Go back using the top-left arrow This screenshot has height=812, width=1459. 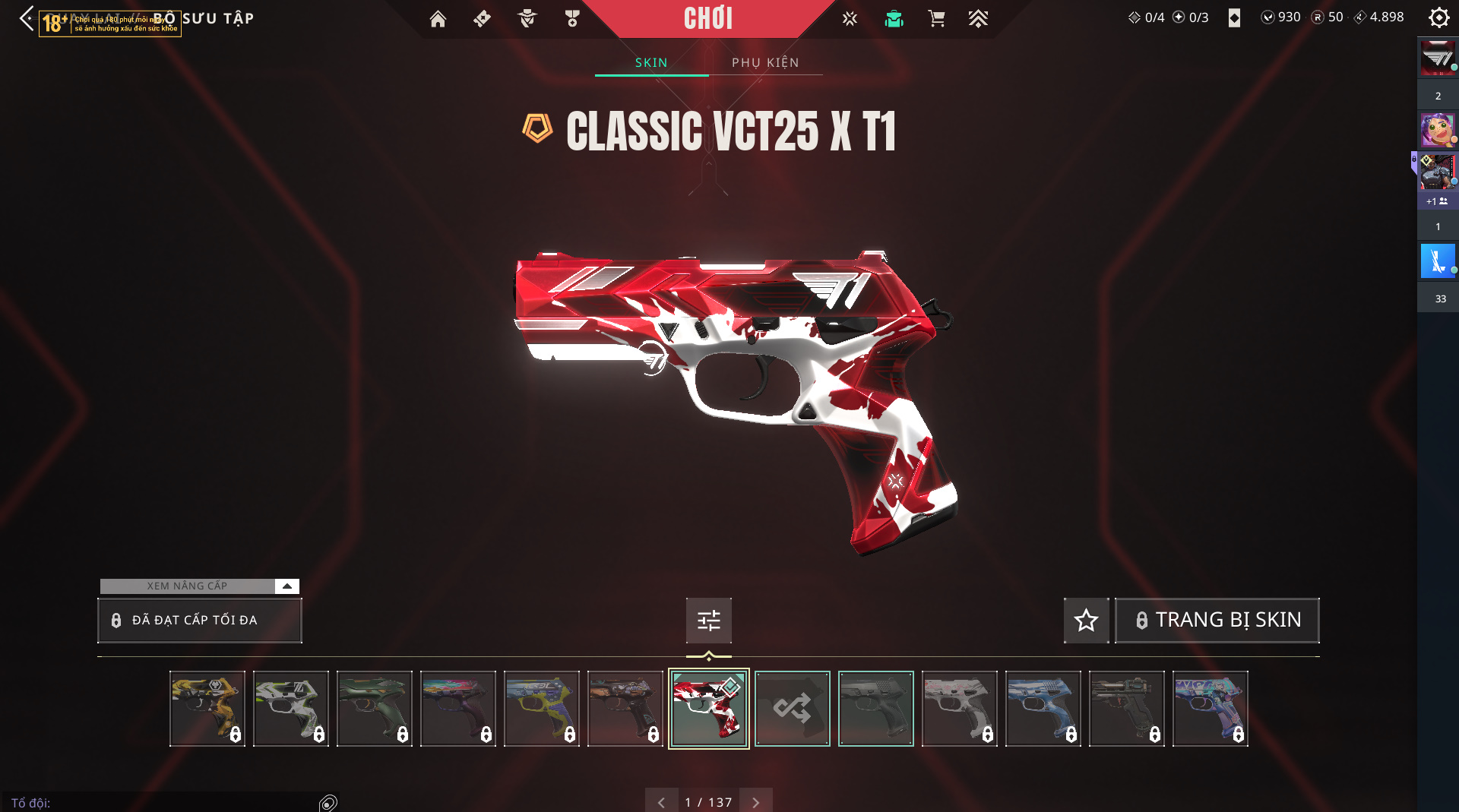click(x=27, y=18)
